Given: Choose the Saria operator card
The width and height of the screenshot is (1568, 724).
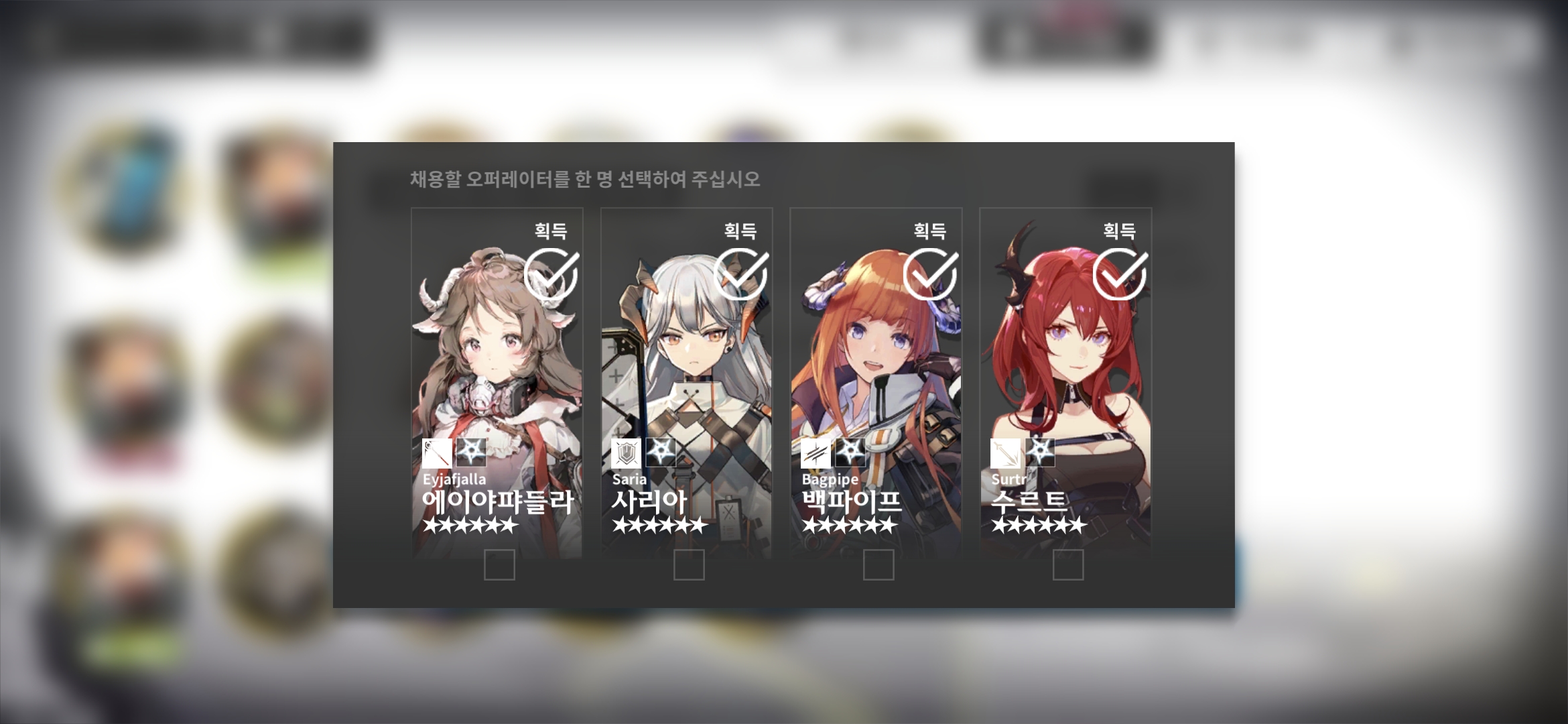Looking at the screenshot, I should [x=686, y=382].
